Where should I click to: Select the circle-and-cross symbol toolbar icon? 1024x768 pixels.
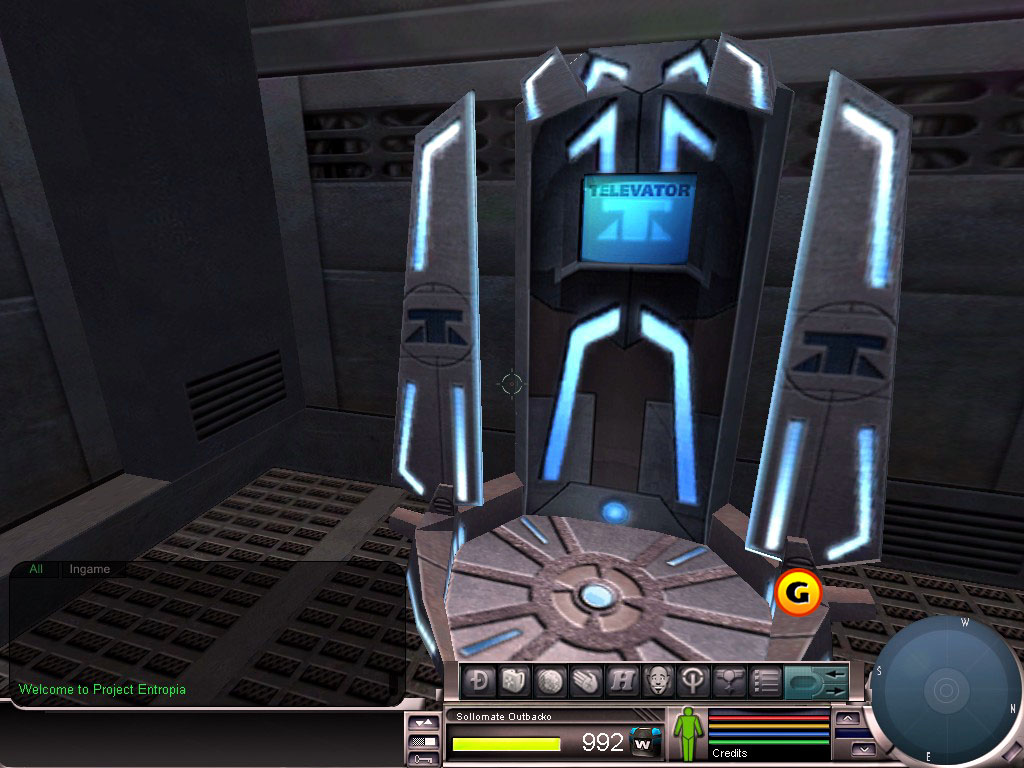[690, 682]
